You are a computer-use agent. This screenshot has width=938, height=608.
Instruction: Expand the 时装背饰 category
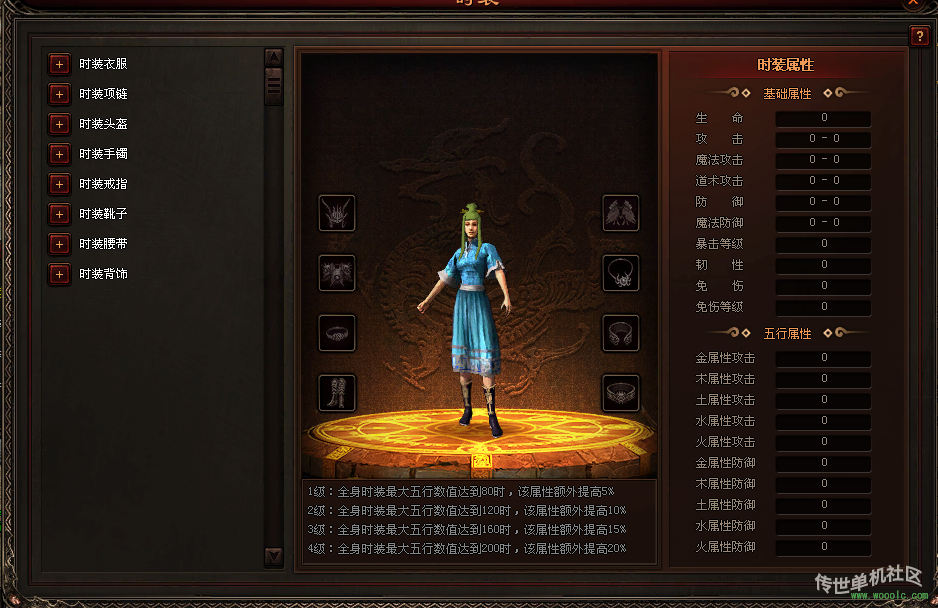(x=59, y=274)
